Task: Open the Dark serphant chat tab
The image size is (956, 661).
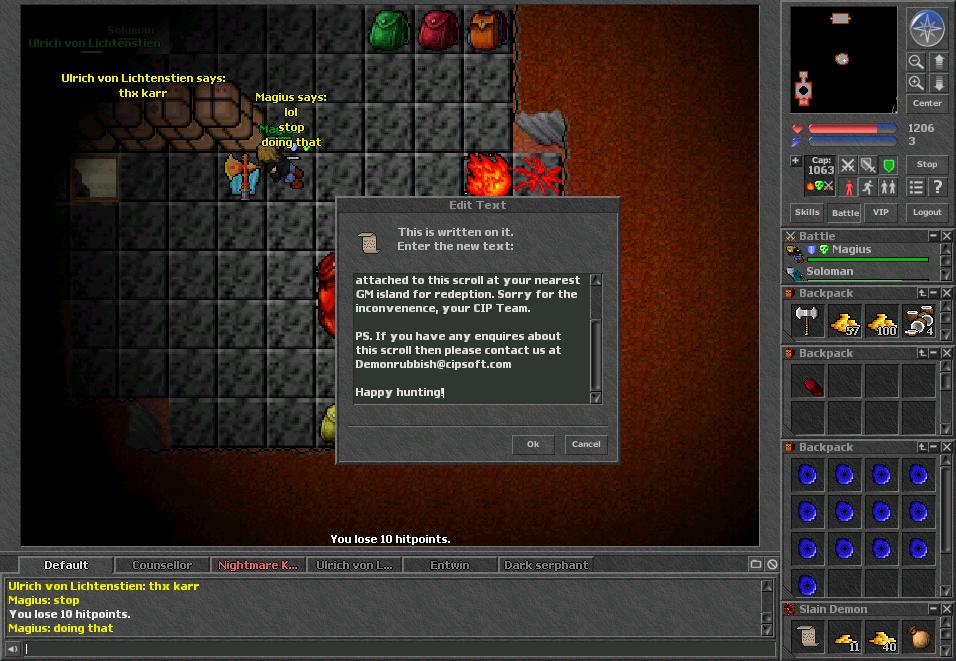Action: click(x=546, y=565)
